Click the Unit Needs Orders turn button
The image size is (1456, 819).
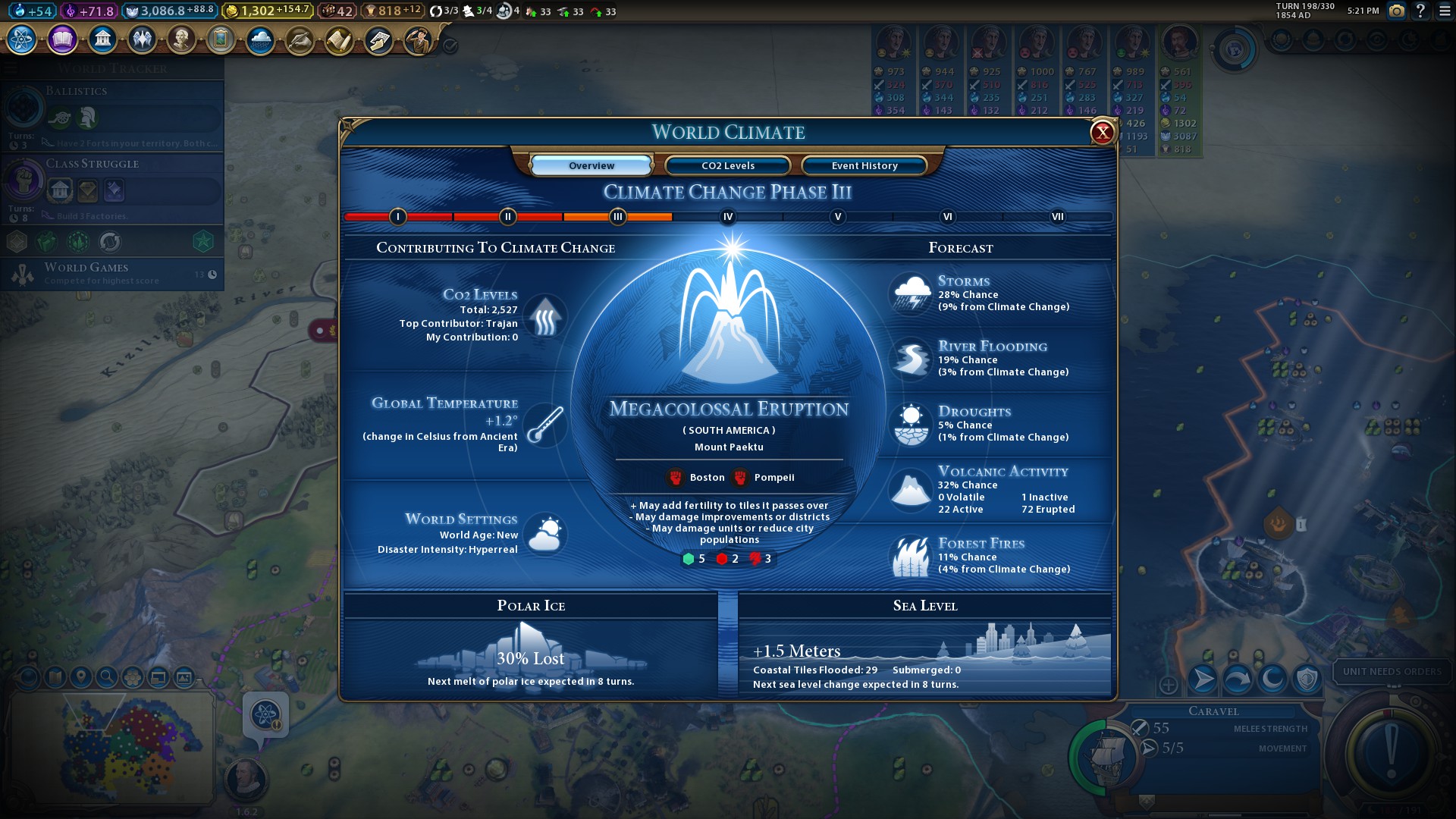1392,751
